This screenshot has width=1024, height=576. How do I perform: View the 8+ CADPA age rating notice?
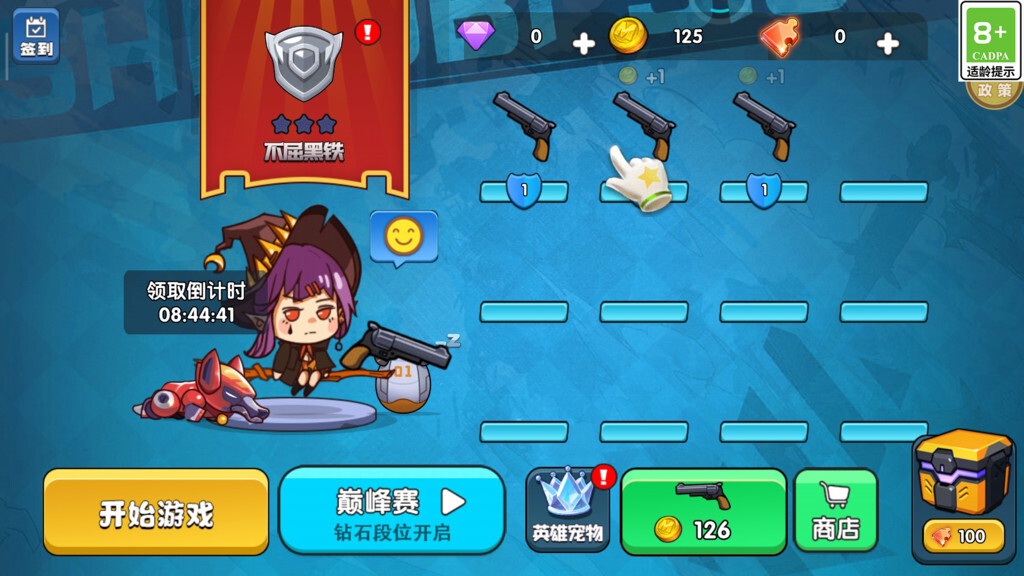click(990, 41)
